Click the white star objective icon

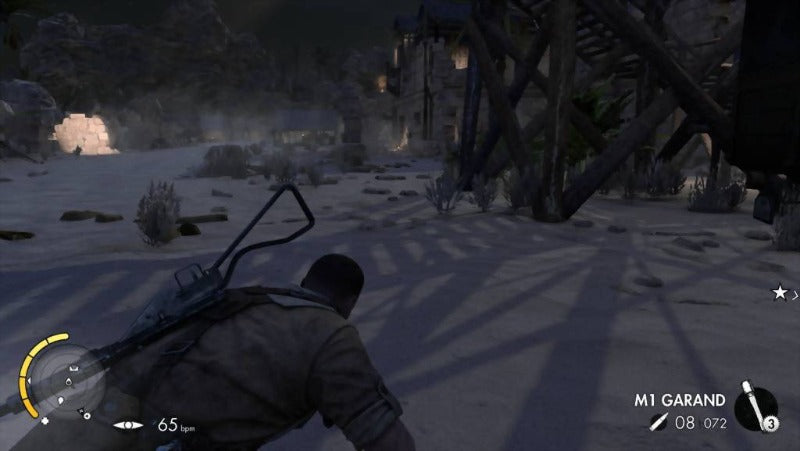(x=779, y=292)
